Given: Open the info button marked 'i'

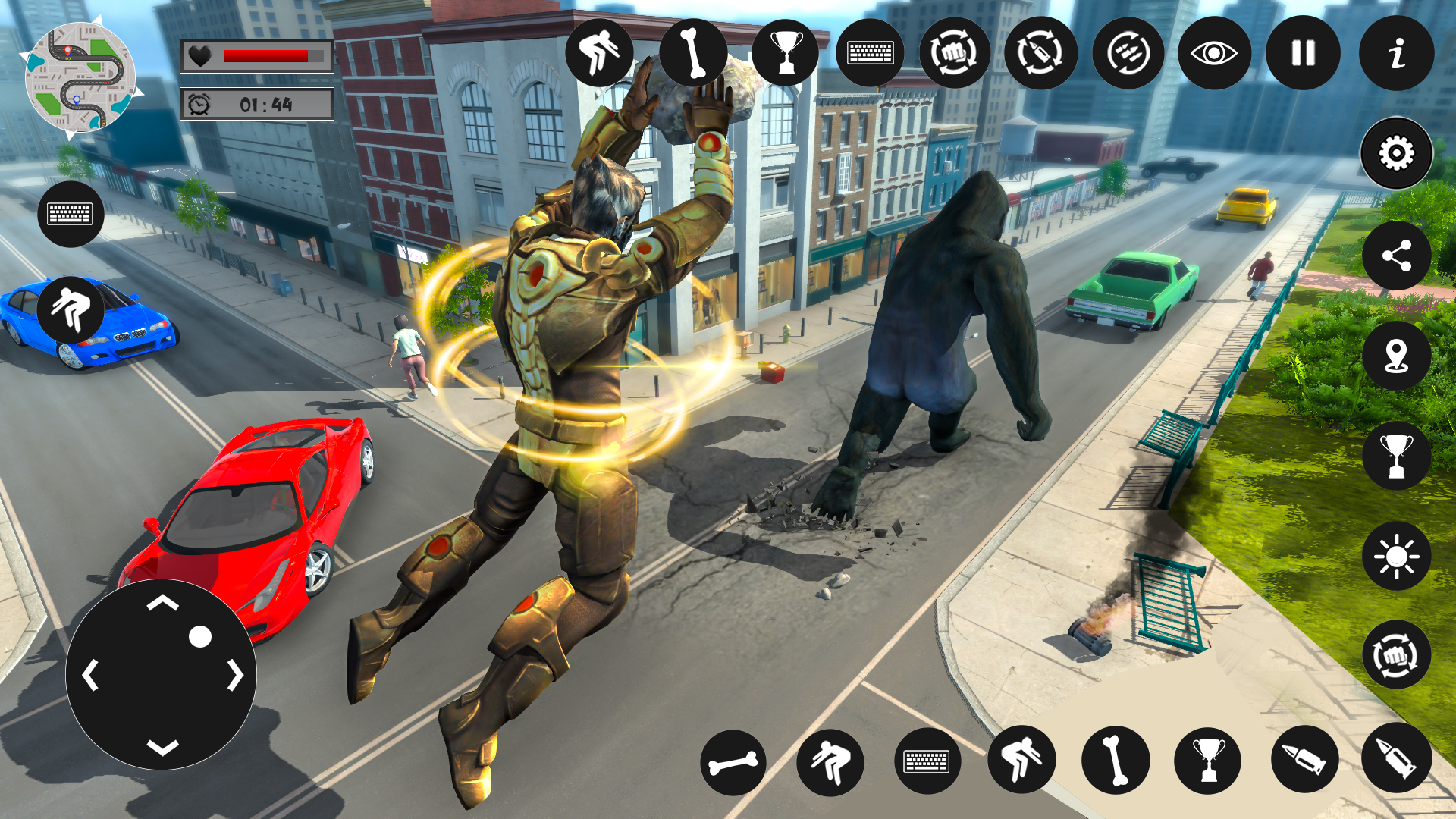Looking at the screenshot, I should point(1396,53).
